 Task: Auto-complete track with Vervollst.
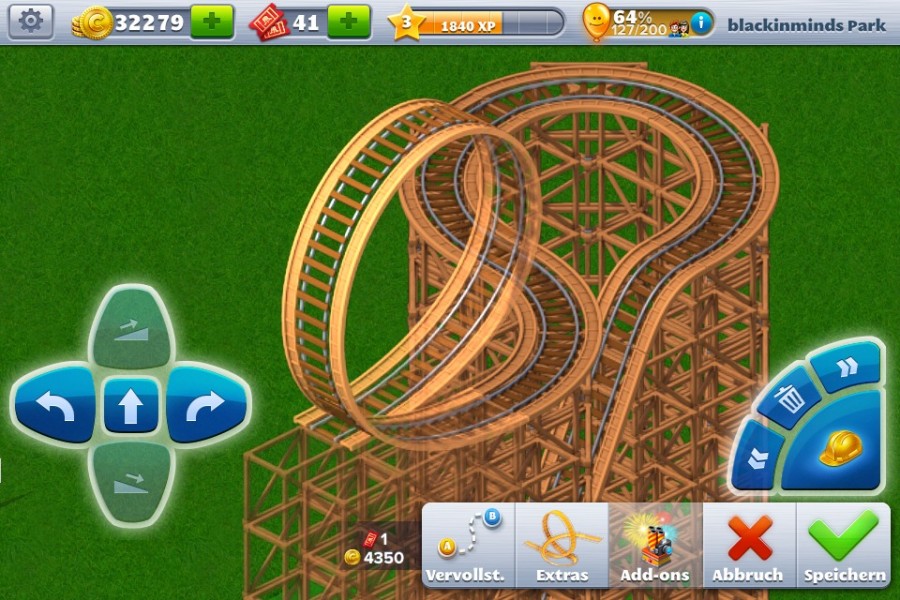pyautogui.click(x=467, y=545)
